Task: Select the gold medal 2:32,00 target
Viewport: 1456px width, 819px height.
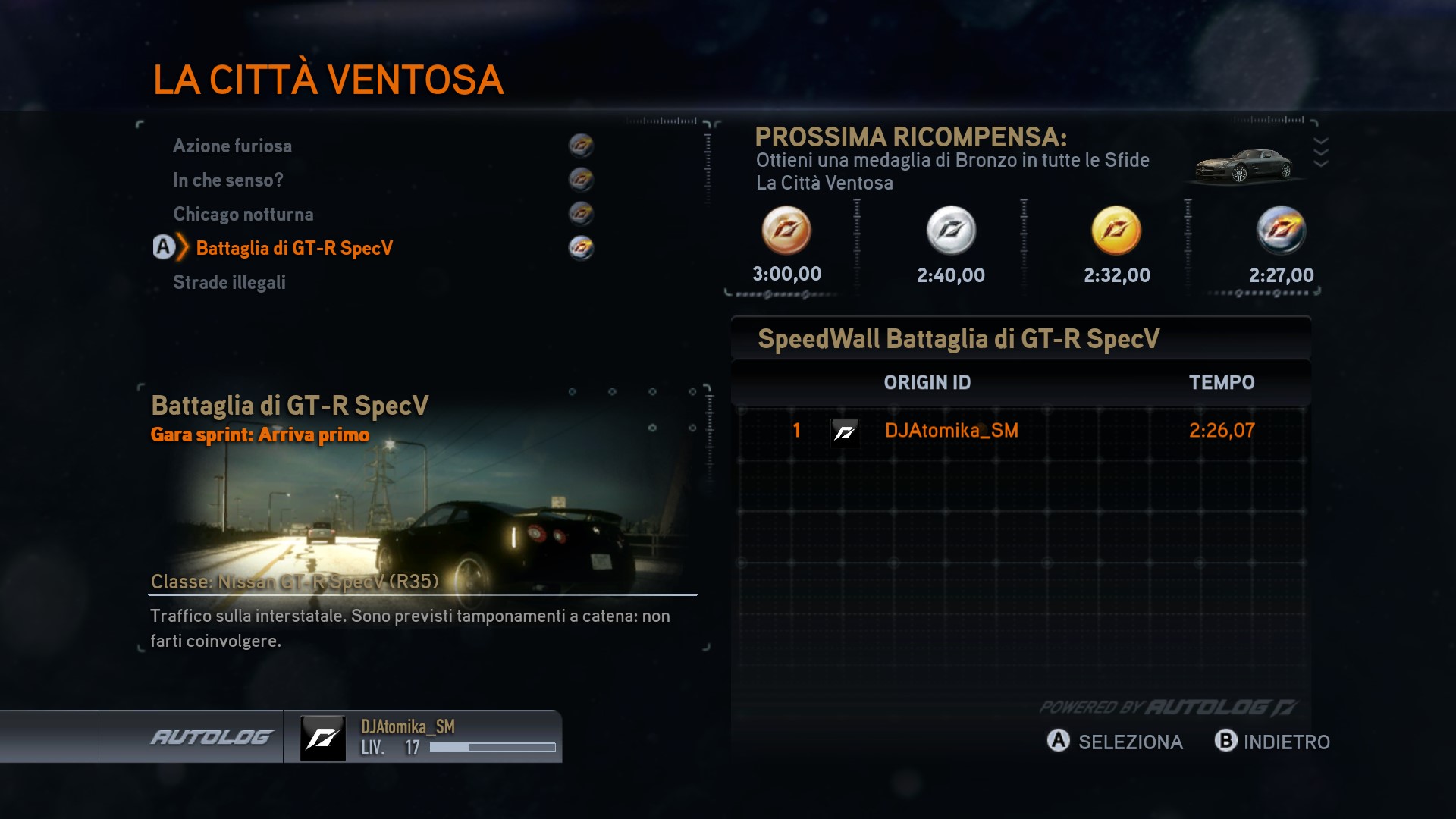Action: coord(1116,231)
